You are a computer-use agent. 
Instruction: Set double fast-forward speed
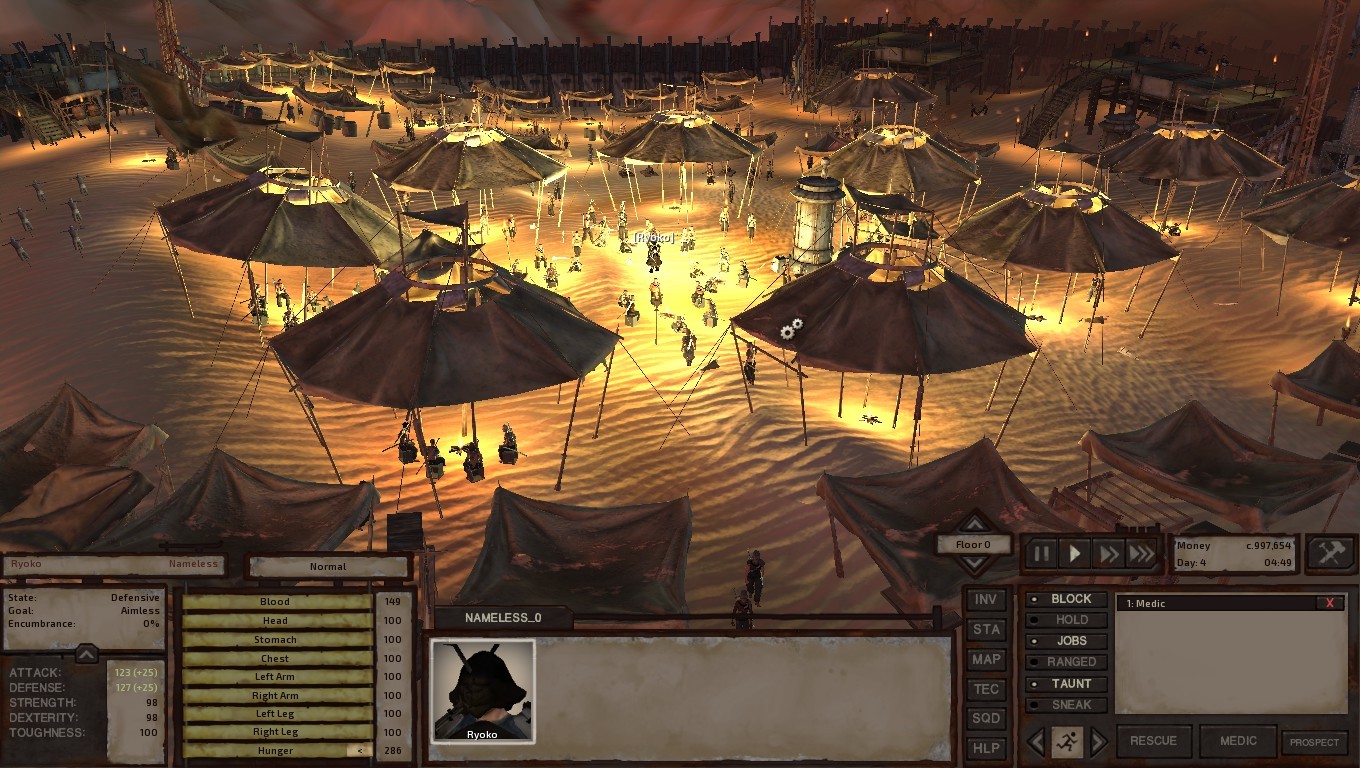point(1108,553)
